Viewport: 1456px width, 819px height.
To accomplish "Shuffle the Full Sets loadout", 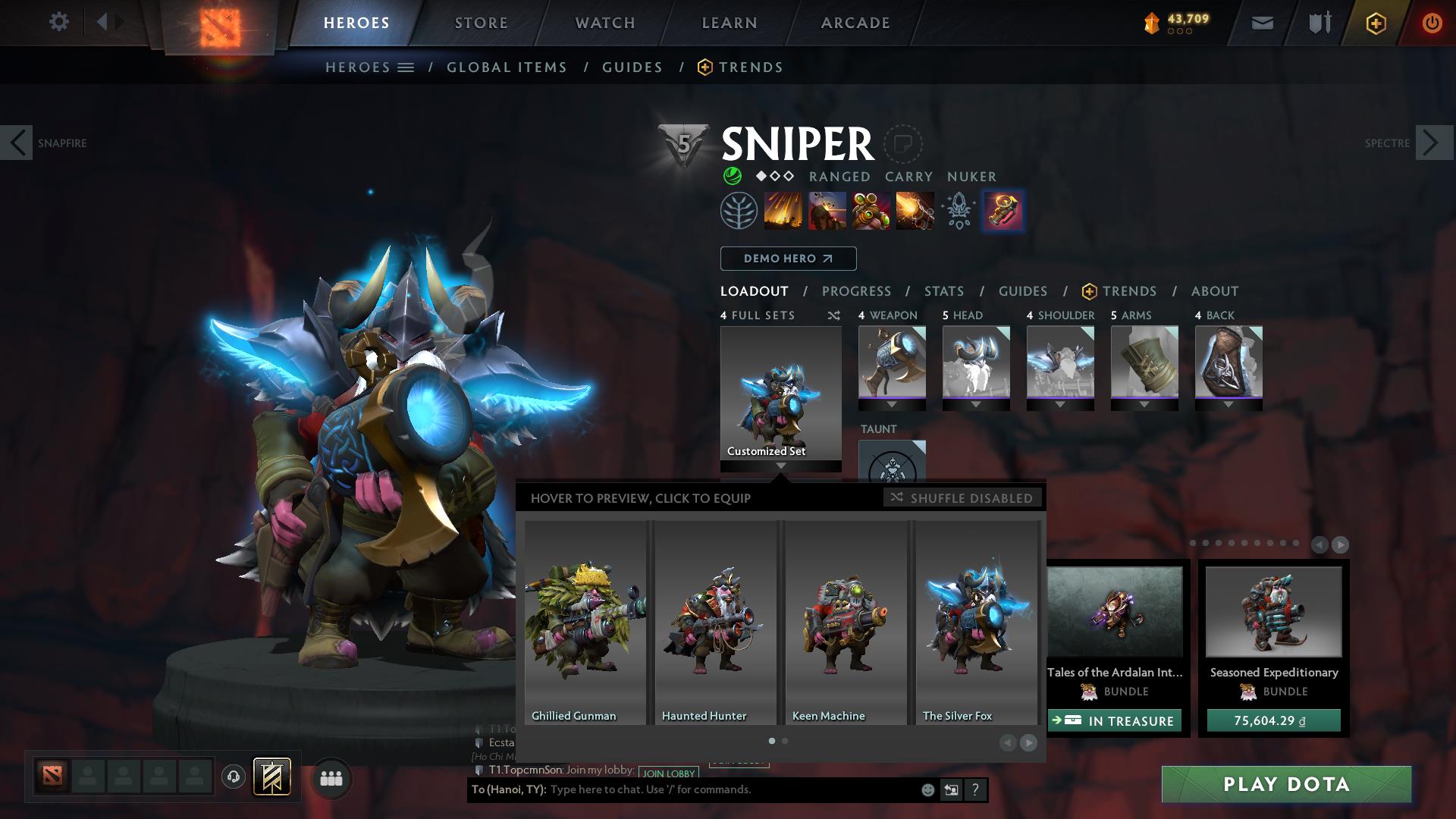I will (x=833, y=315).
